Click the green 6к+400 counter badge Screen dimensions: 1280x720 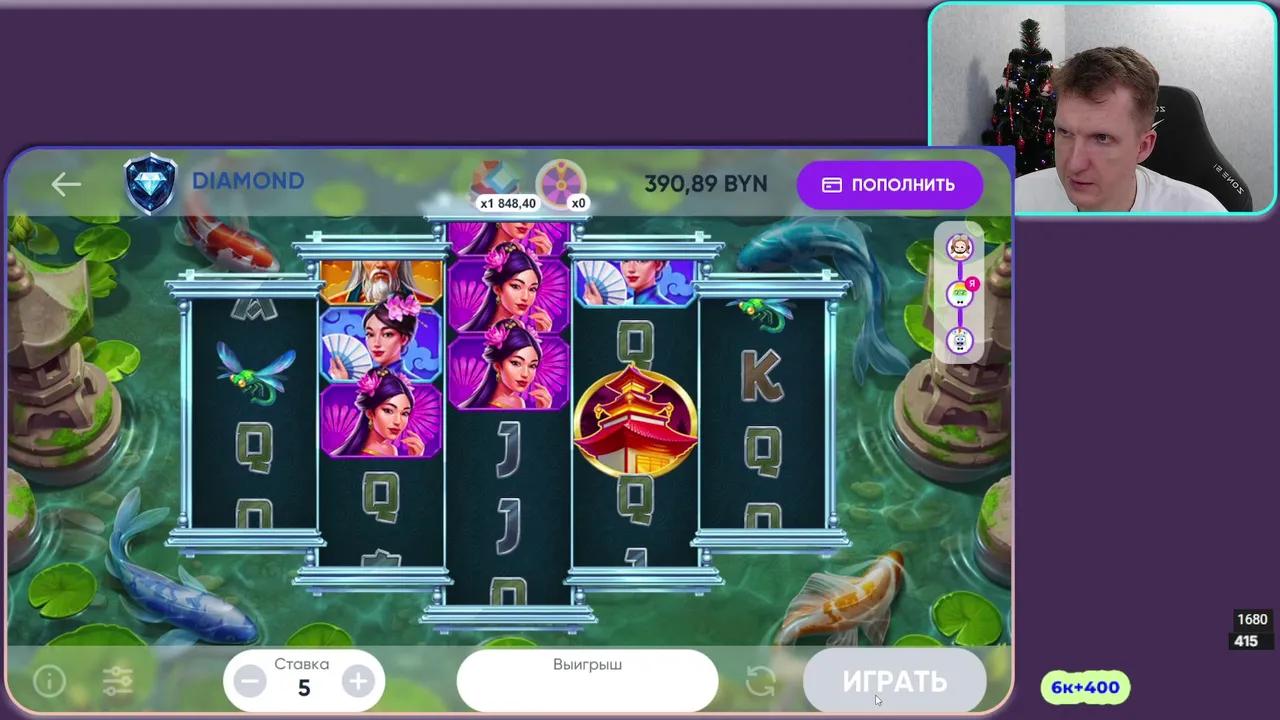[x=1085, y=687]
